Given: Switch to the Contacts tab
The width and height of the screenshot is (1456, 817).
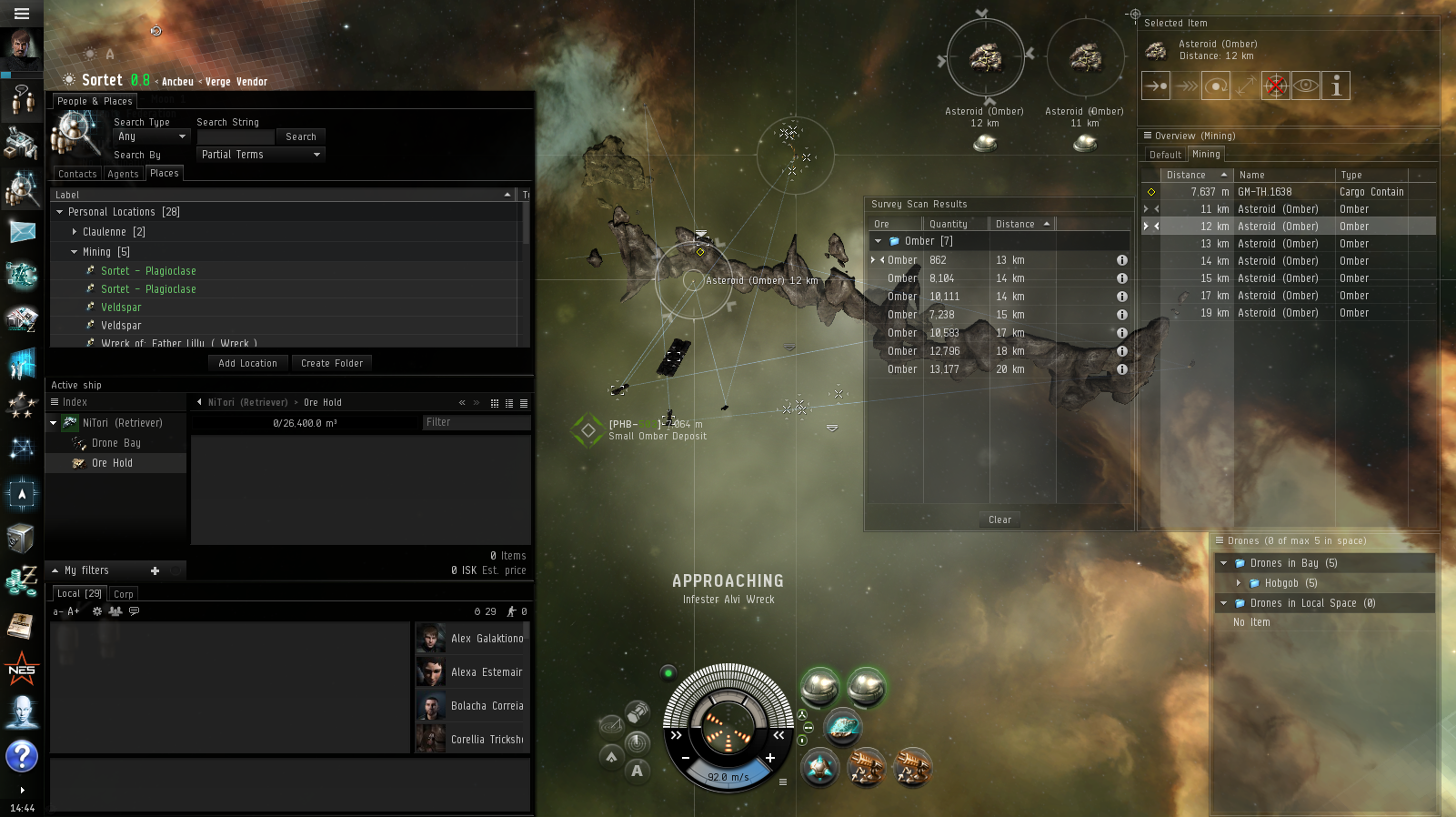Looking at the screenshot, I should (x=77, y=174).
